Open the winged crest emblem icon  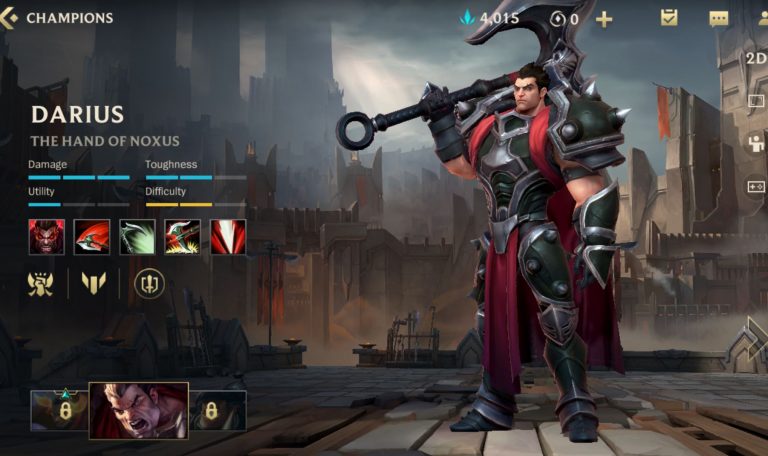[41, 284]
